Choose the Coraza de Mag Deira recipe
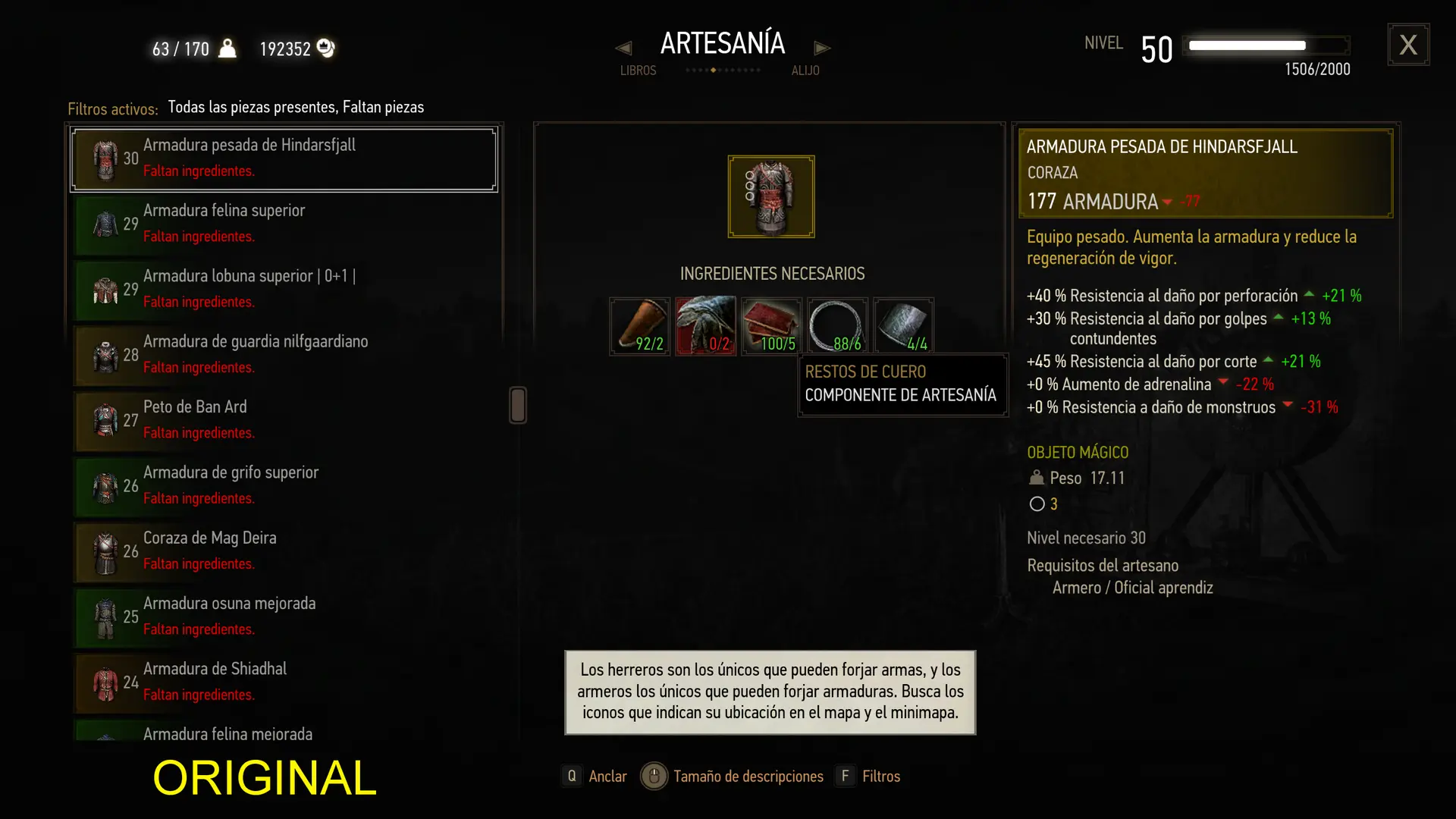 point(284,551)
